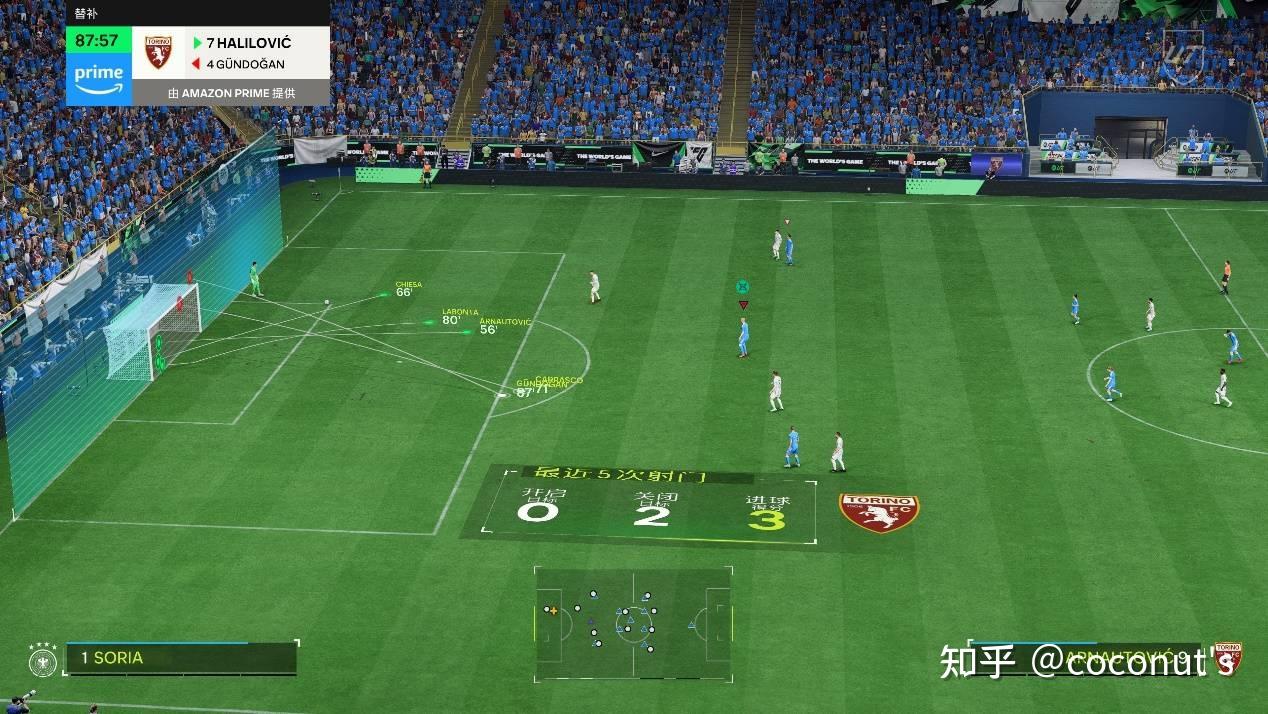Screen dimensions: 1268x714
Task: Select the incoming substitute 7 Halilović row
Action: (x=248, y=43)
